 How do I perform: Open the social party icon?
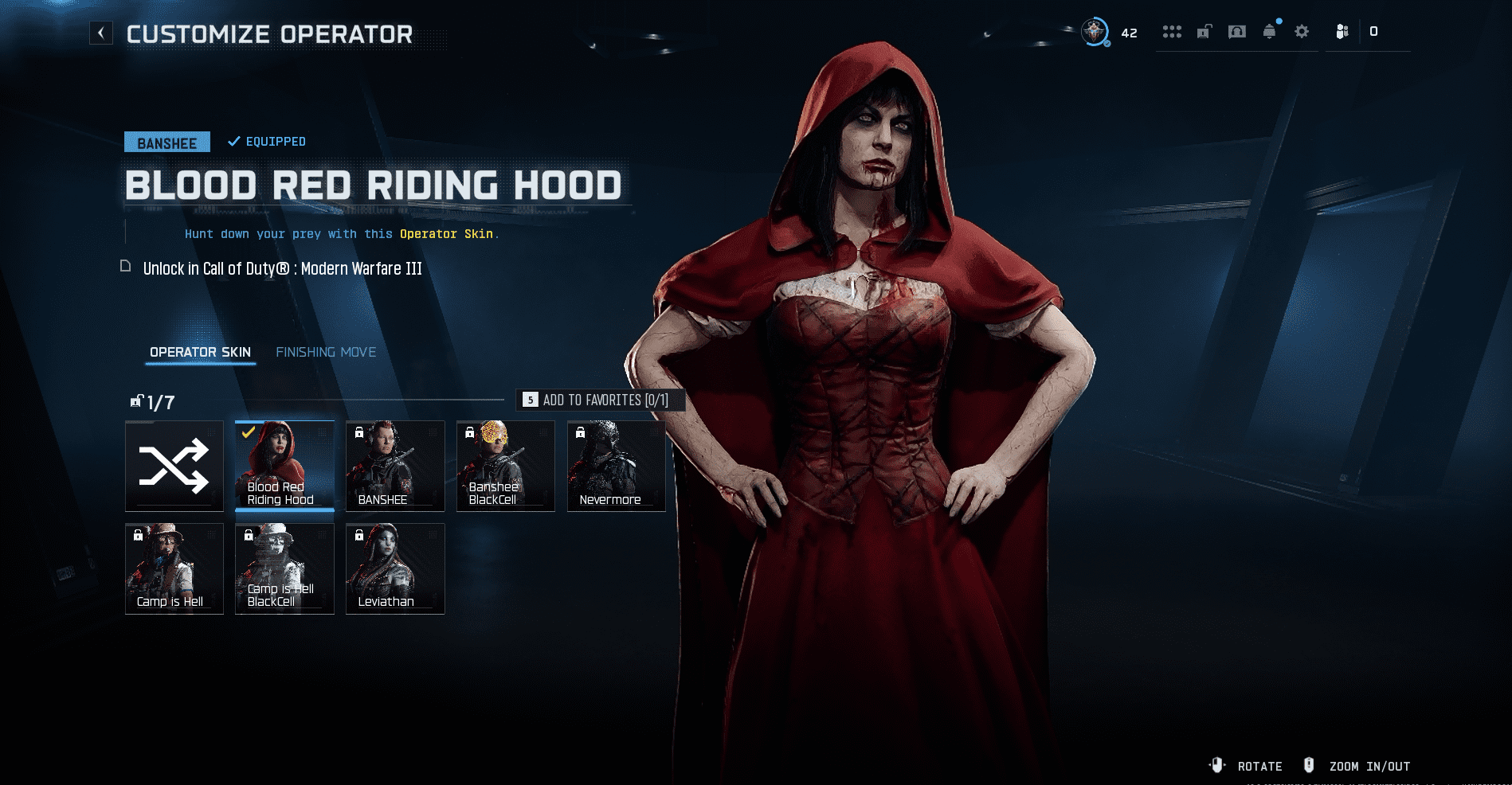click(x=1342, y=32)
